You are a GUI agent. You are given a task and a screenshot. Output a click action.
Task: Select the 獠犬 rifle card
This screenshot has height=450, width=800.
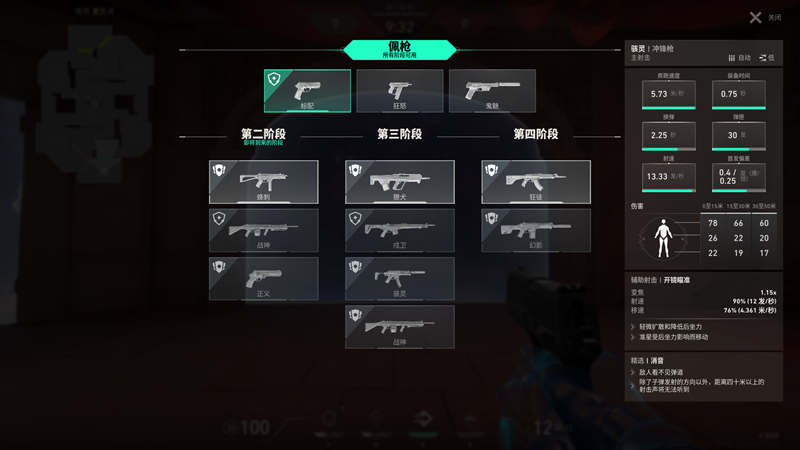(399, 182)
